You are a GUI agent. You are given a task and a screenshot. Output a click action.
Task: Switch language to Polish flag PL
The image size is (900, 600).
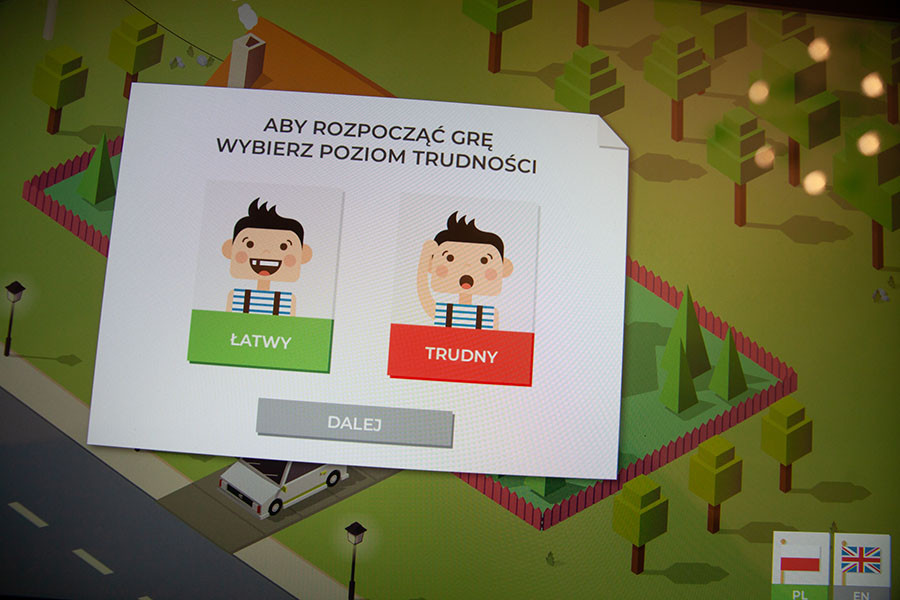pyautogui.click(x=799, y=565)
